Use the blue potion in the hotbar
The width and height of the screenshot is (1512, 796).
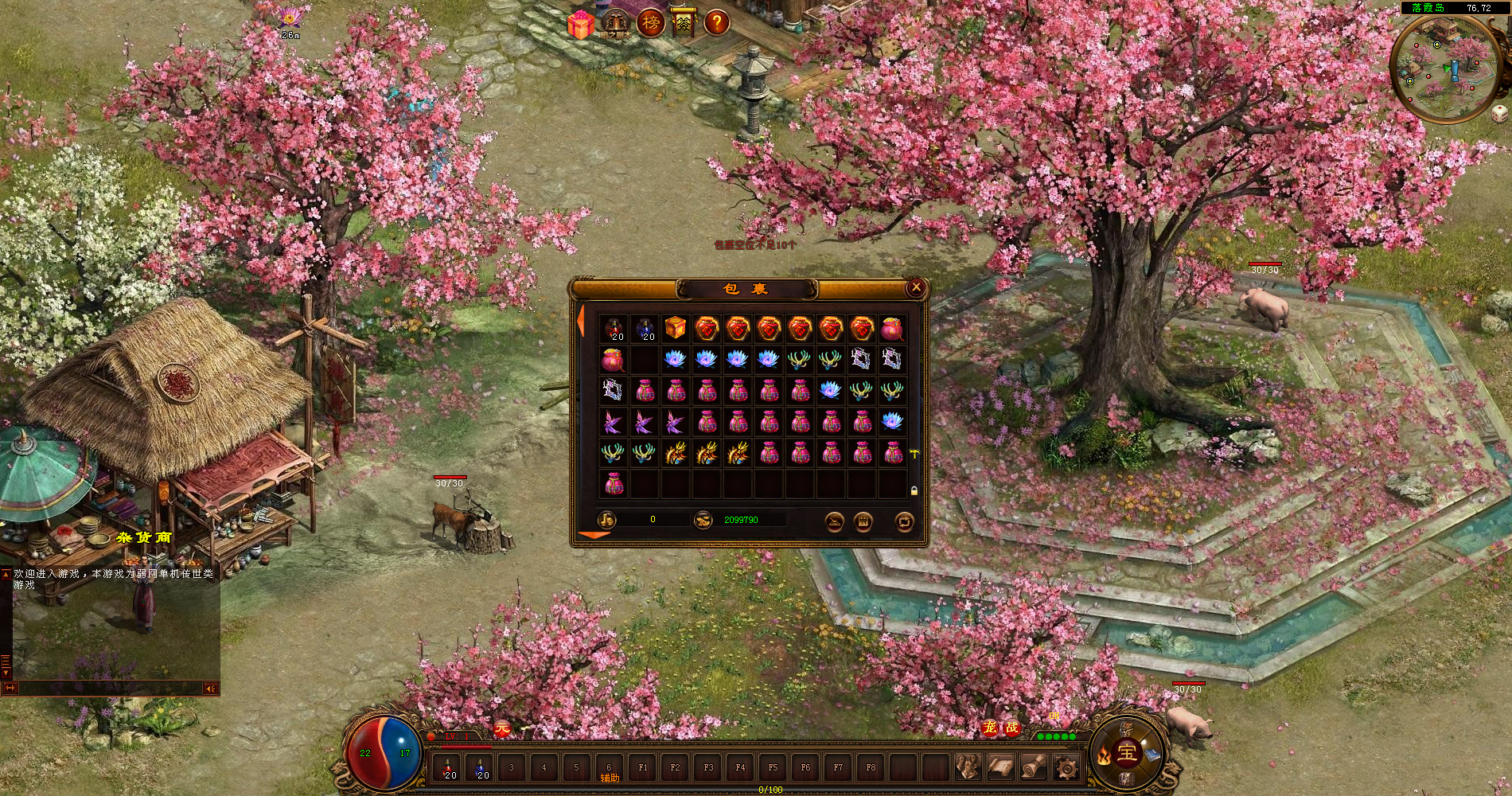[x=481, y=768]
